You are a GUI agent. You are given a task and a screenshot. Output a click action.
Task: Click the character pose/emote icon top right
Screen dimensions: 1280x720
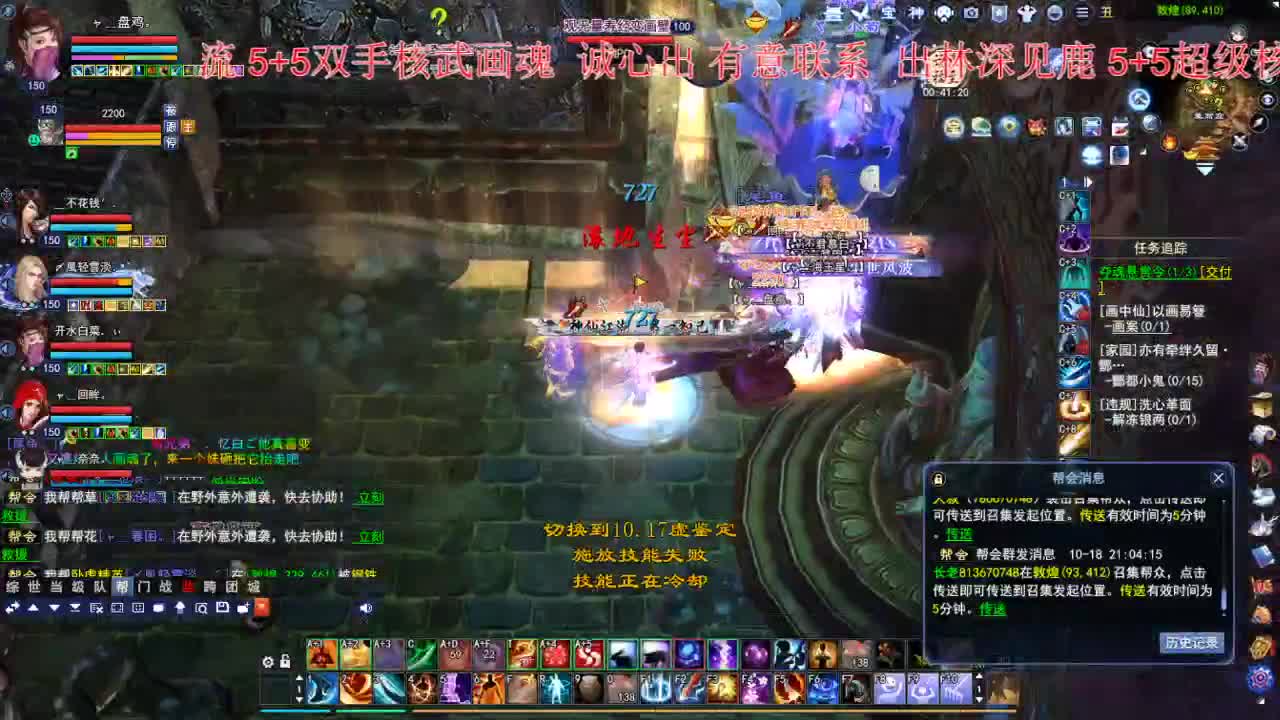1028,13
